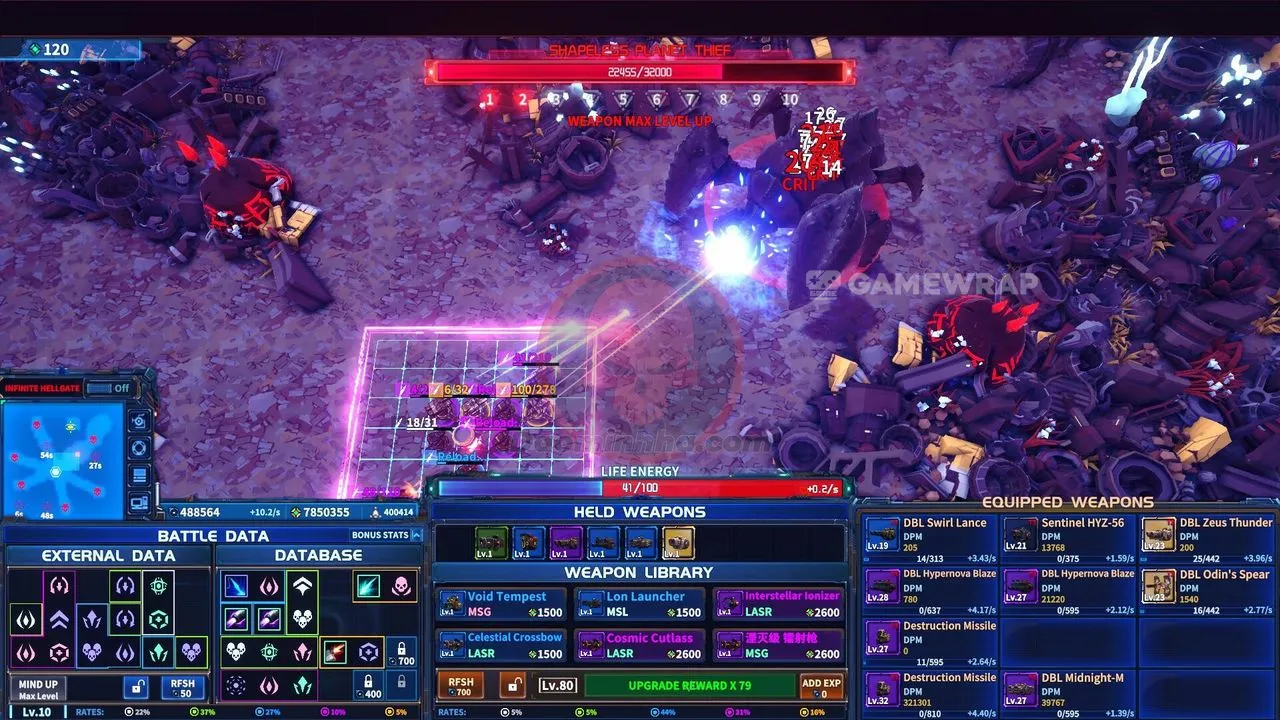Screen dimensions: 1280x720
Task: Click the Mind Up button
Action: pyautogui.click(x=39, y=688)
